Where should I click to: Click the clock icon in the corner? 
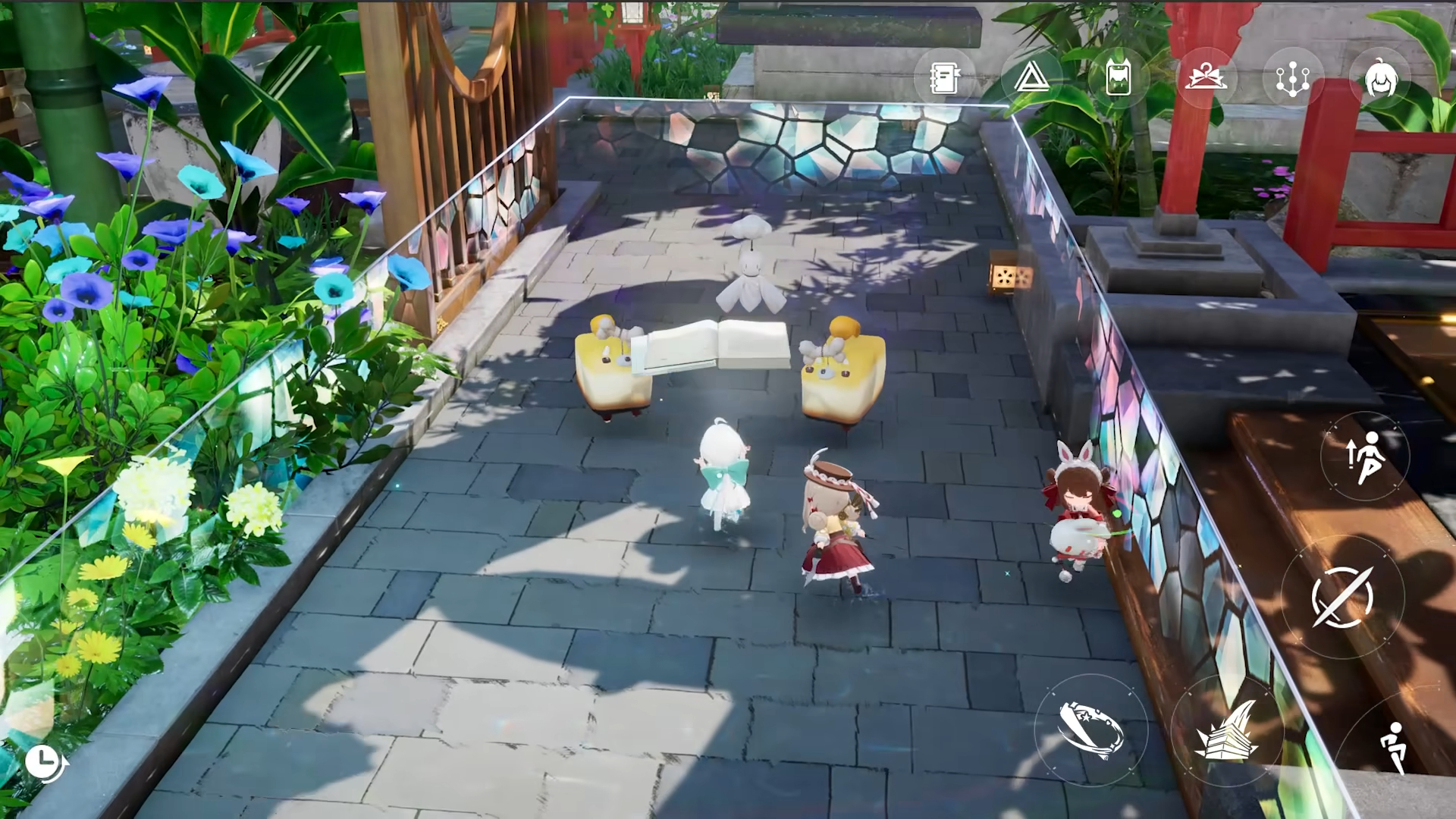pos(44,760)
